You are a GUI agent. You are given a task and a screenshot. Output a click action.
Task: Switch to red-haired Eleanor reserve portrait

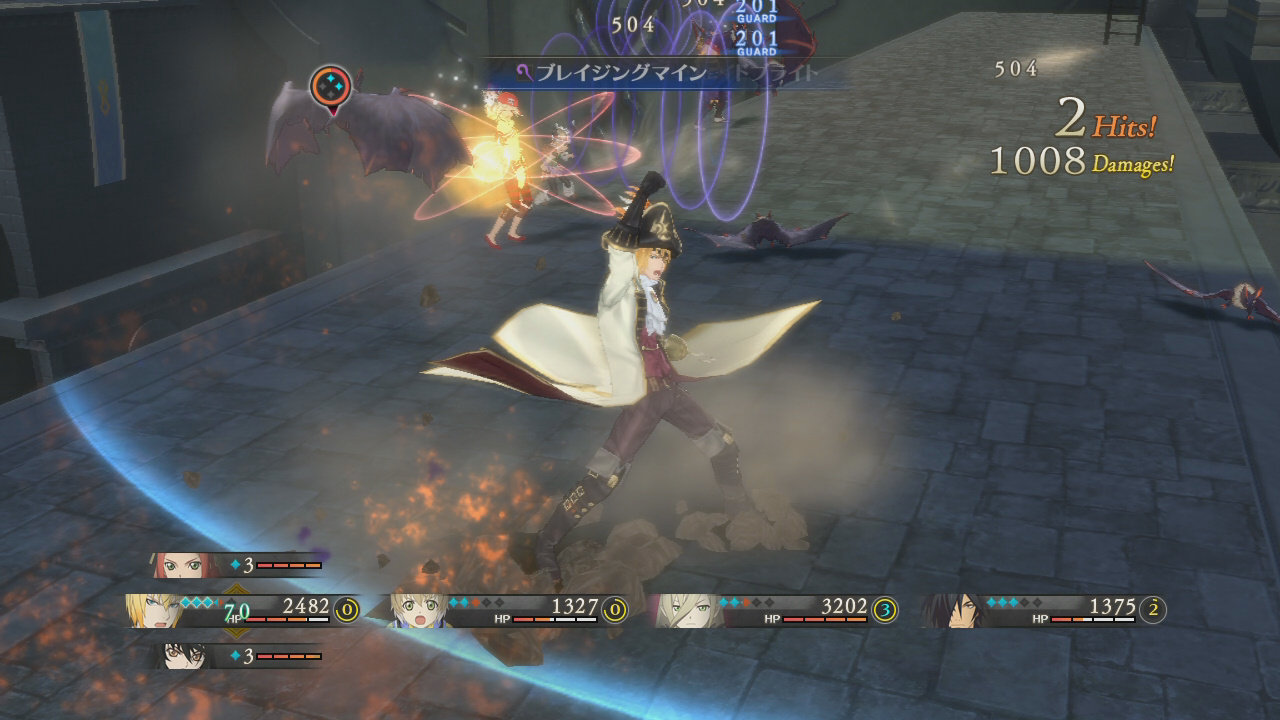(181, 565)
